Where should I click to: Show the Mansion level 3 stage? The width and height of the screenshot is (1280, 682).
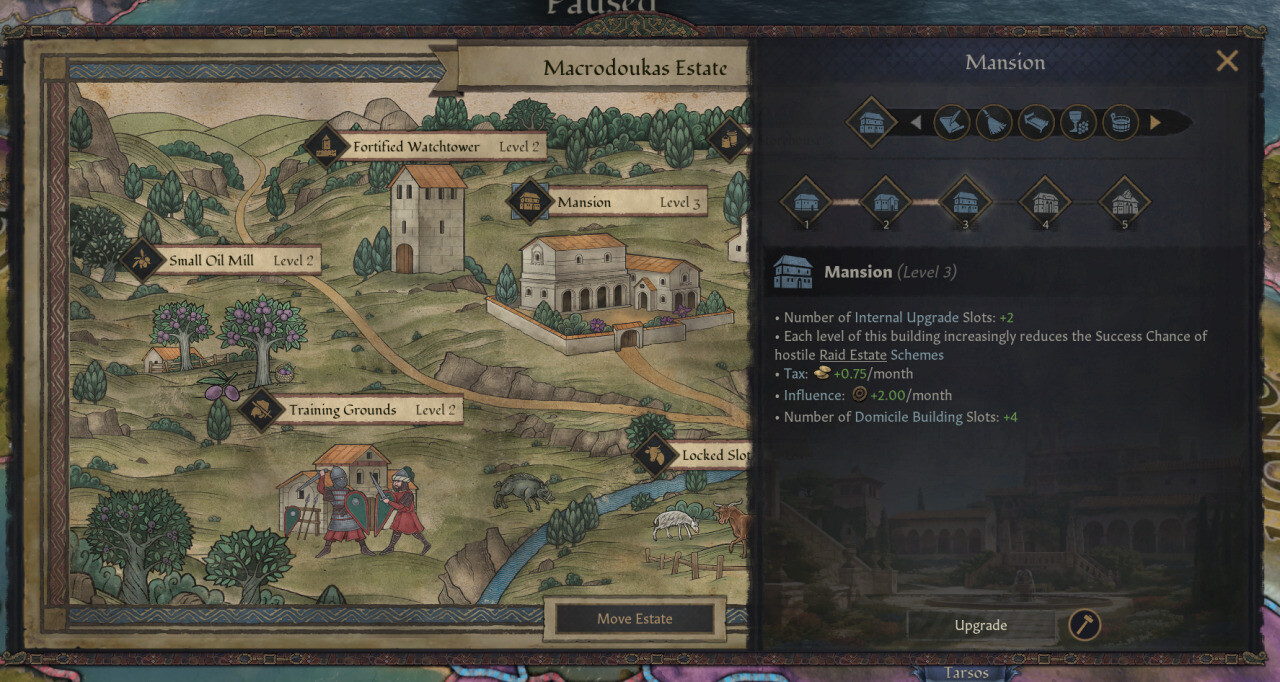[965, 202]
